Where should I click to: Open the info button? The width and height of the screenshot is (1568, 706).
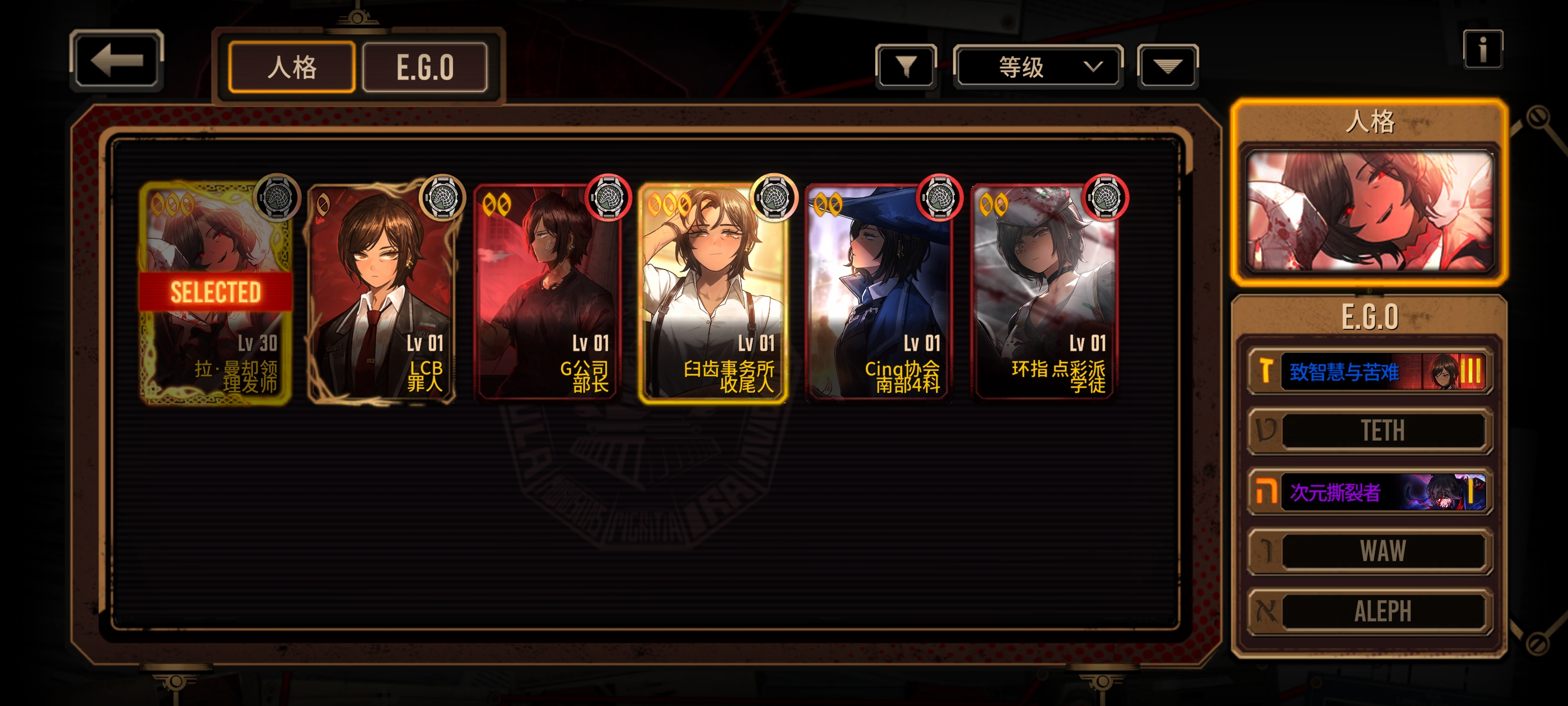coord(1482,49)
